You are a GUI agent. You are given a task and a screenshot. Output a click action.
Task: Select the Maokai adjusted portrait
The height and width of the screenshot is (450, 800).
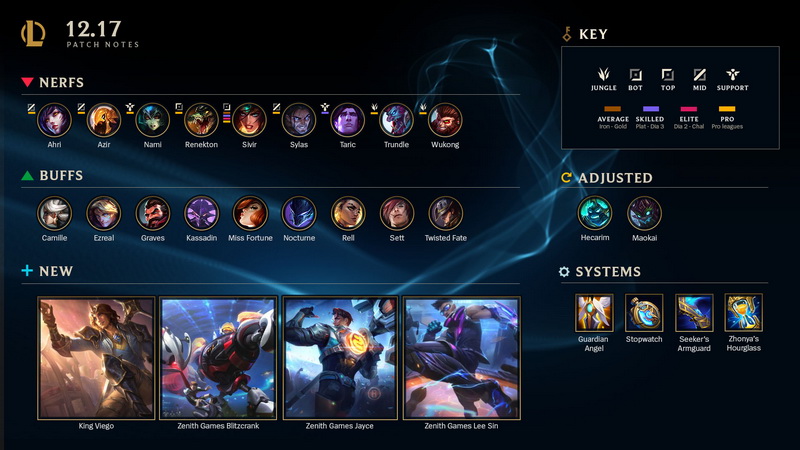[644, 213]
